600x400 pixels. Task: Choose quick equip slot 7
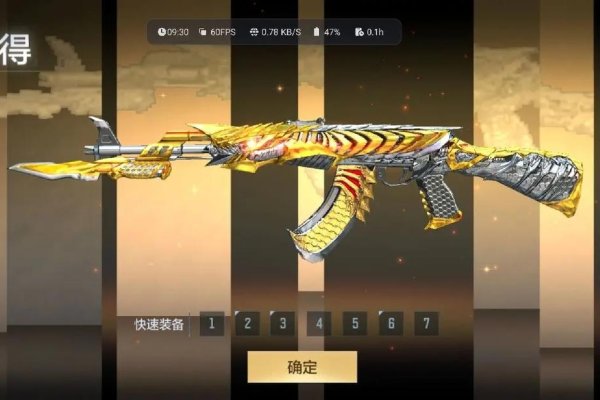tap(427, 324)
